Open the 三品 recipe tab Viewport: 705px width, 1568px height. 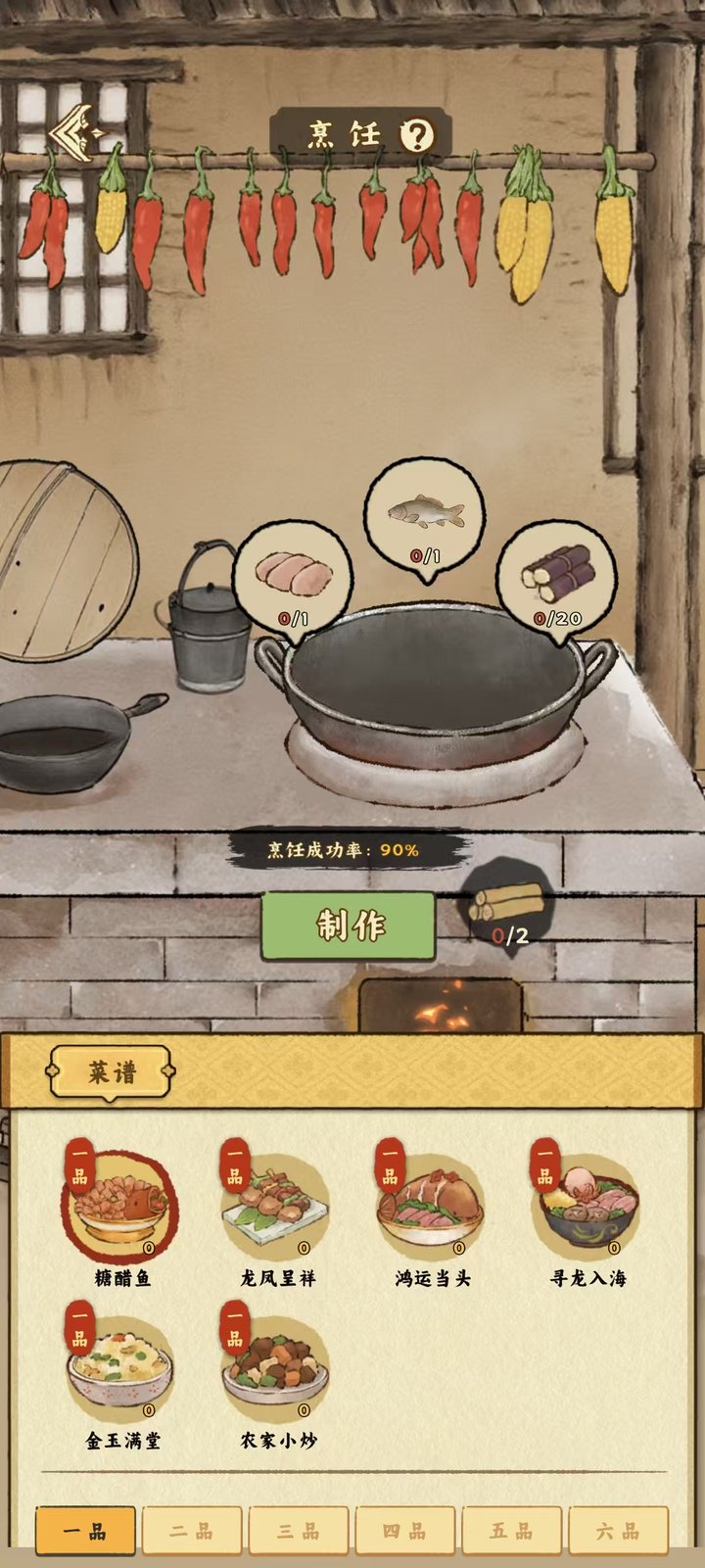[299, 1532]
